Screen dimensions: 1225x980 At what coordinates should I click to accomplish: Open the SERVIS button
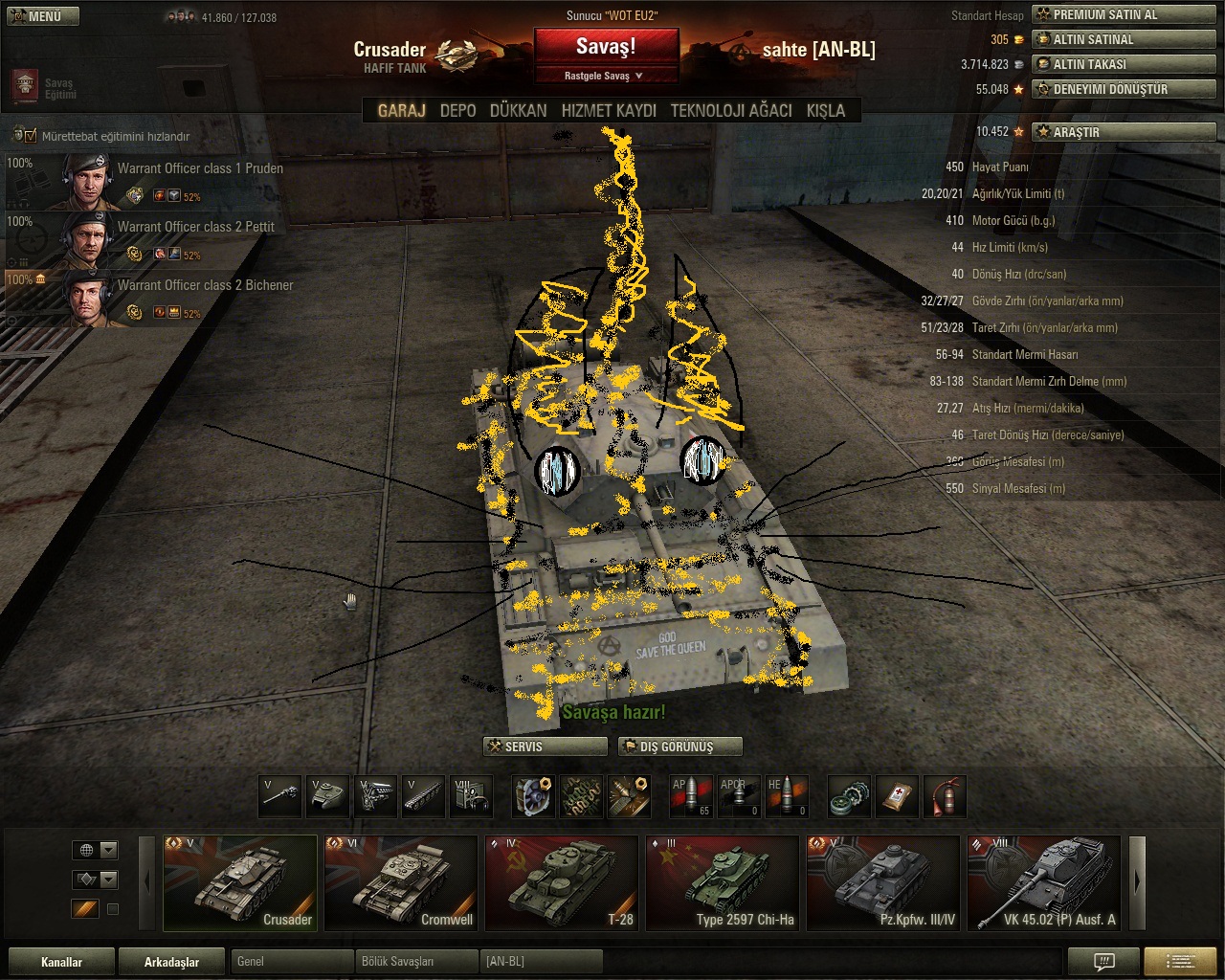point(545,746)
